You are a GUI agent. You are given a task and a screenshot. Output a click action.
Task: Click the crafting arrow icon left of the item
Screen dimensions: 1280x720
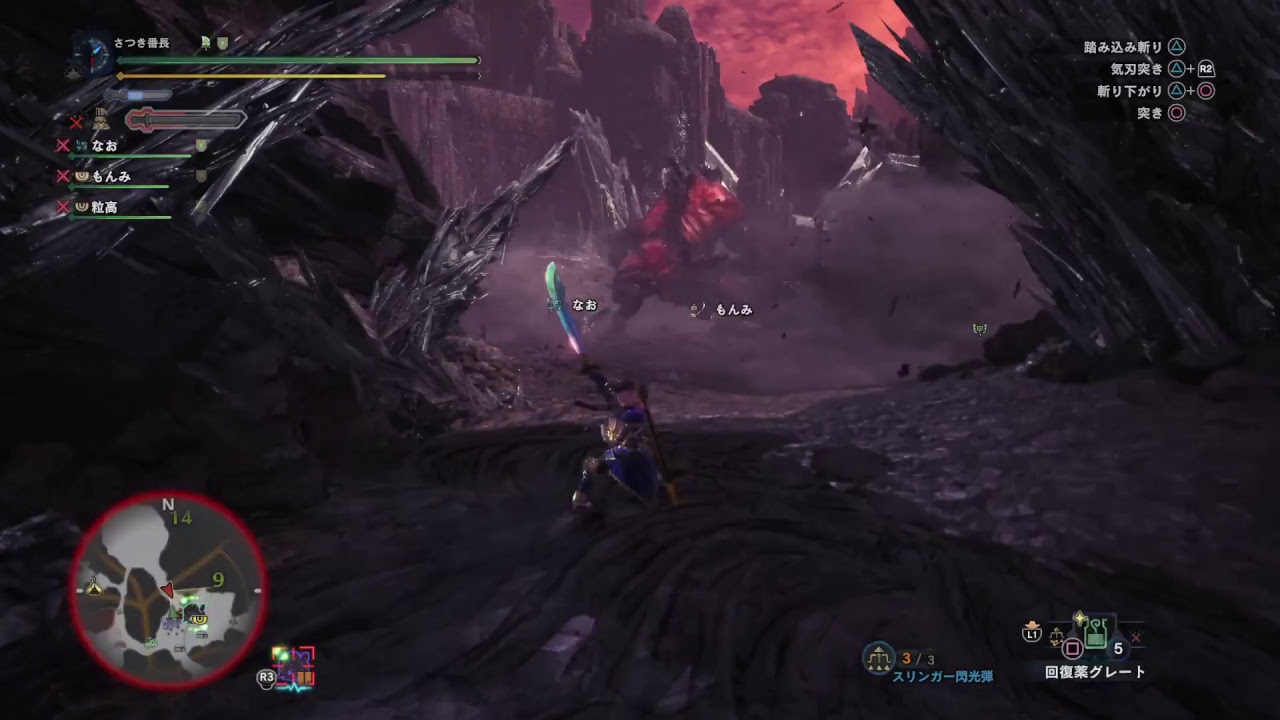[x=1056, y=634]
